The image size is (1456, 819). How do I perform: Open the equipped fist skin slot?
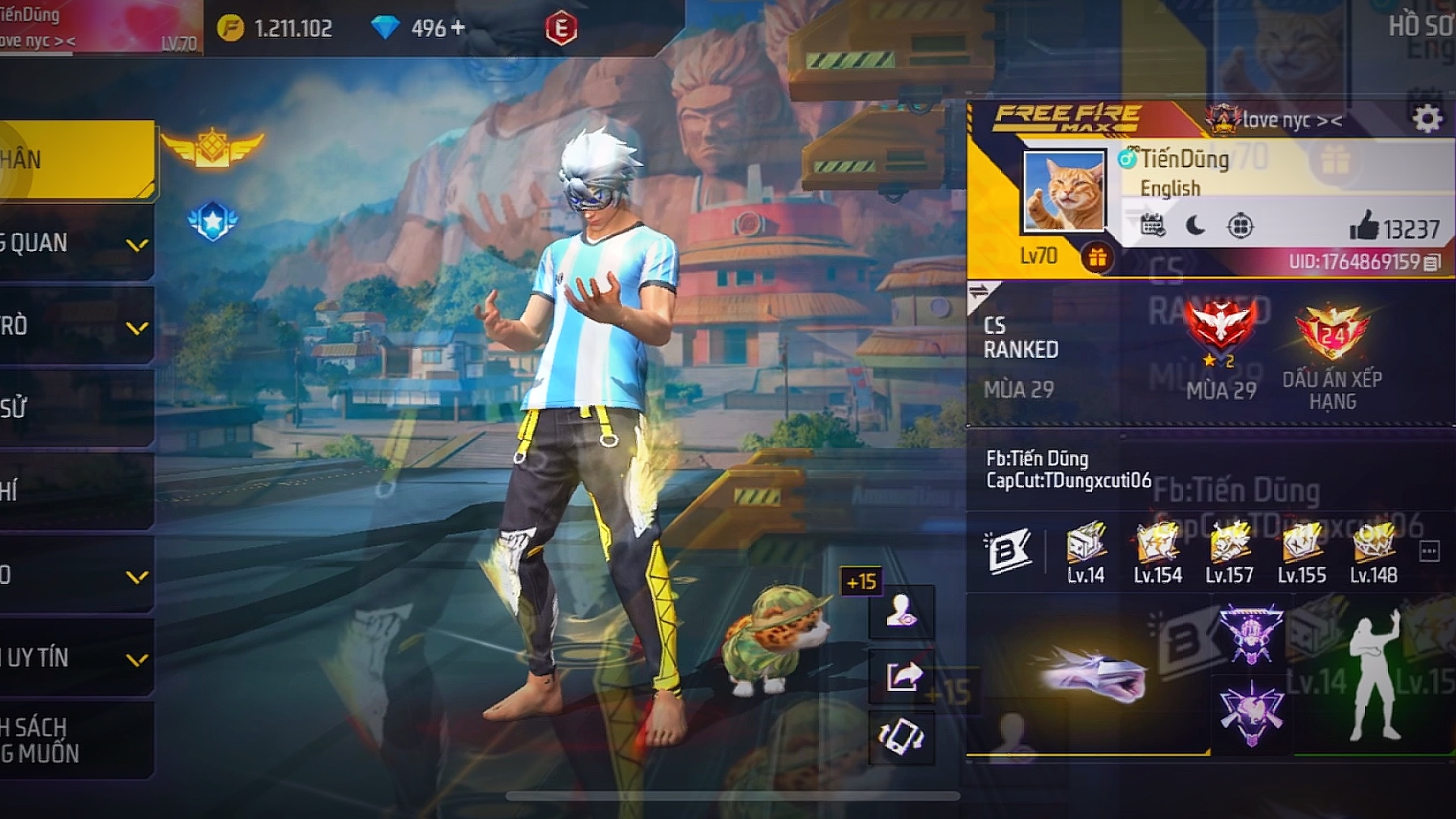1092,675
